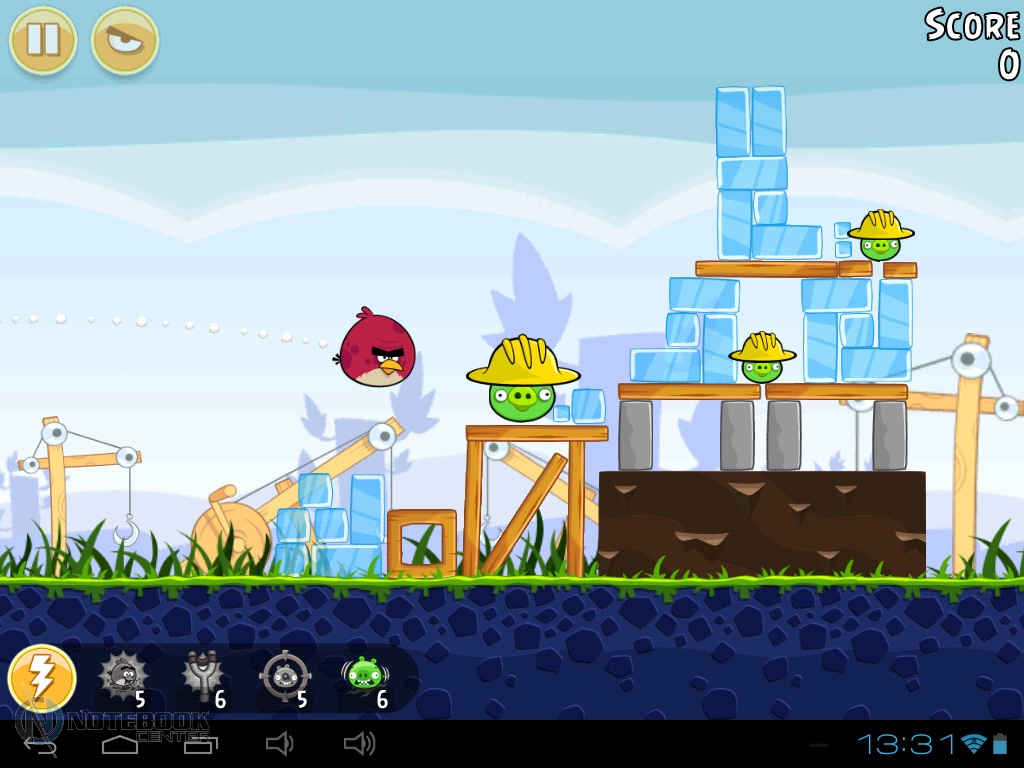Use the King Sling slingshot power-up
The width and height of the screenshot is (1024, 768).
click(203, 677)
